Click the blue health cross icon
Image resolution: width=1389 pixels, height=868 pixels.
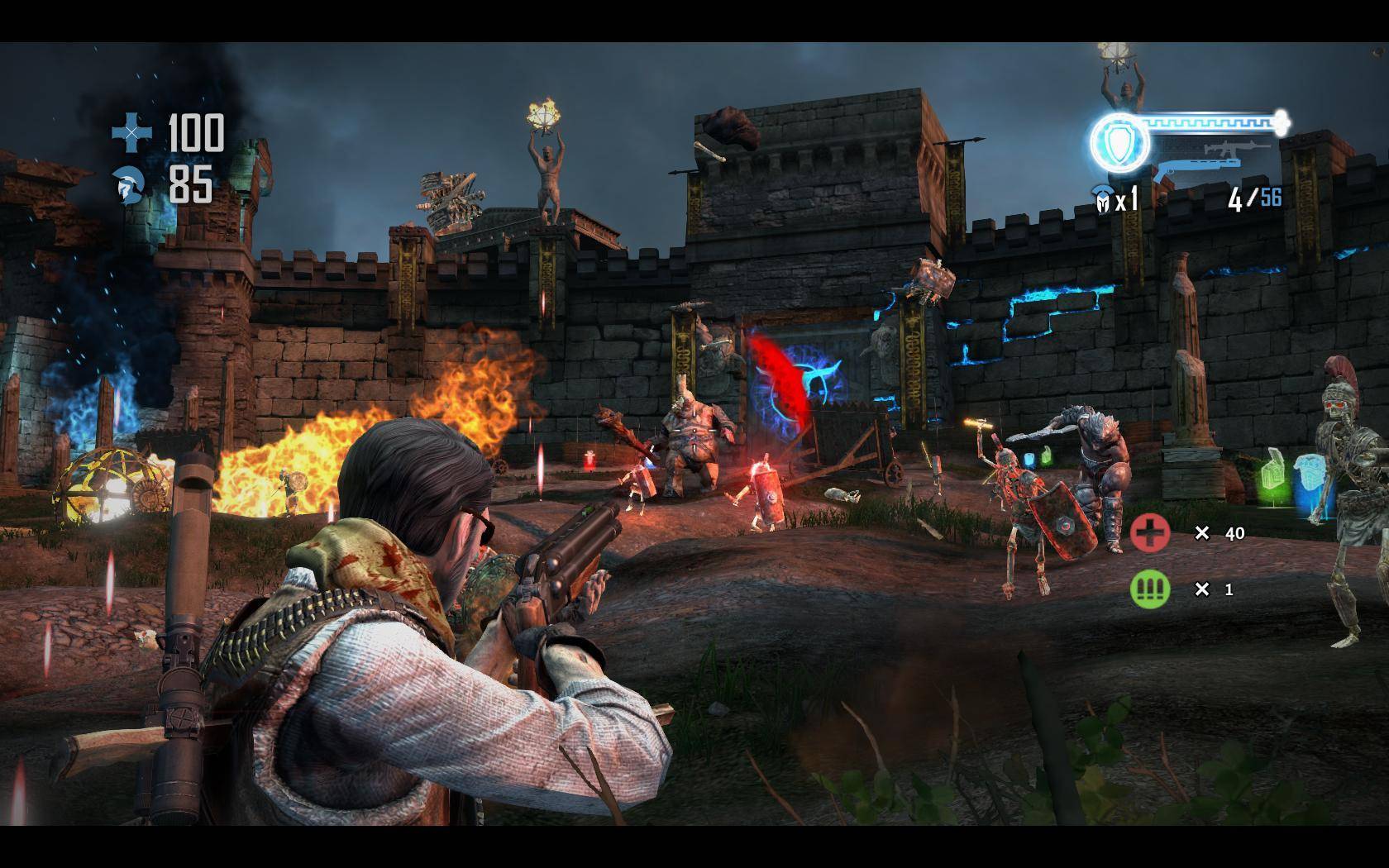click(x=132, y=132)
